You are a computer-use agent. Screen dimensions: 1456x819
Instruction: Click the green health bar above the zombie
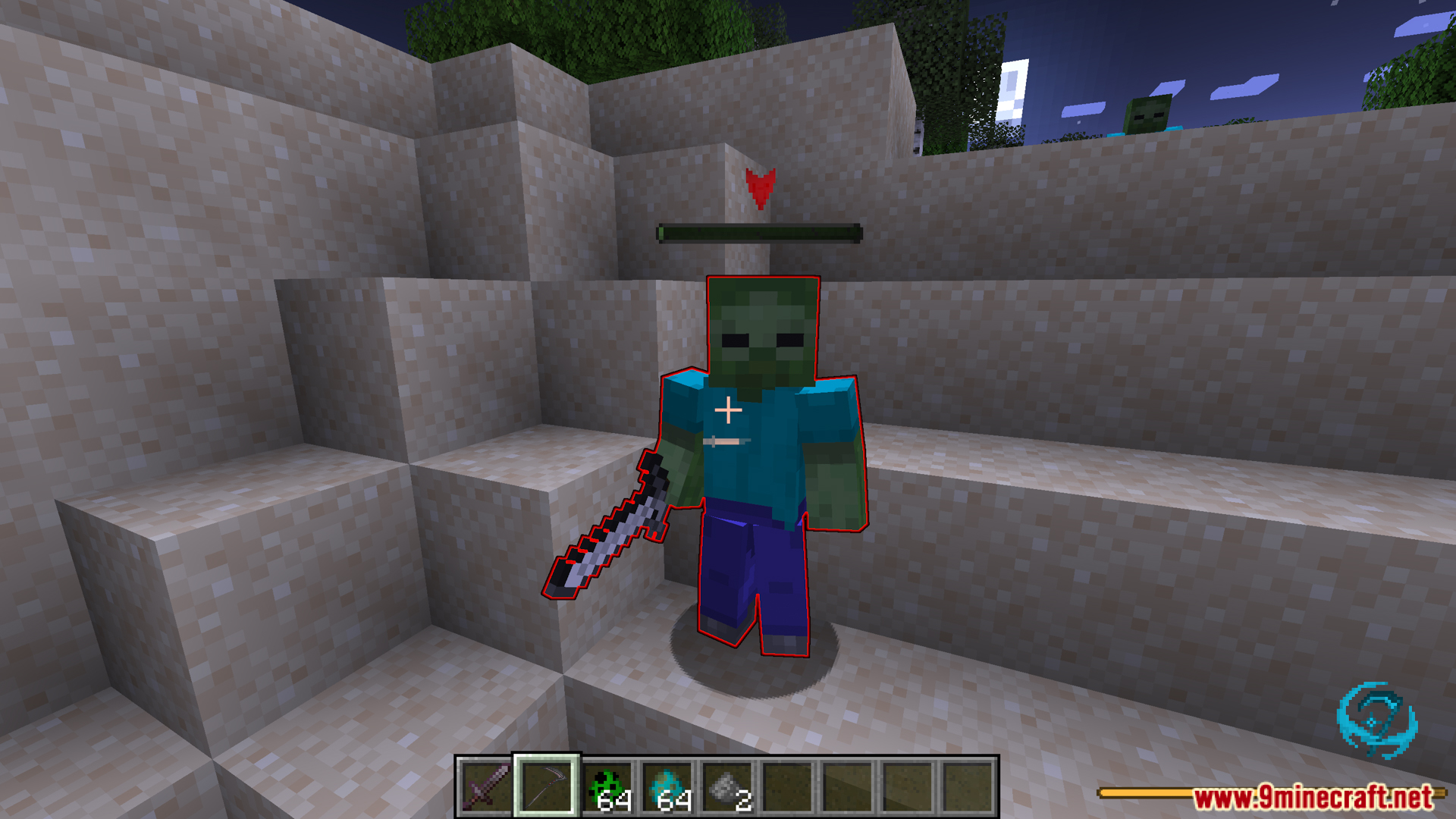(x=758, y=234)
